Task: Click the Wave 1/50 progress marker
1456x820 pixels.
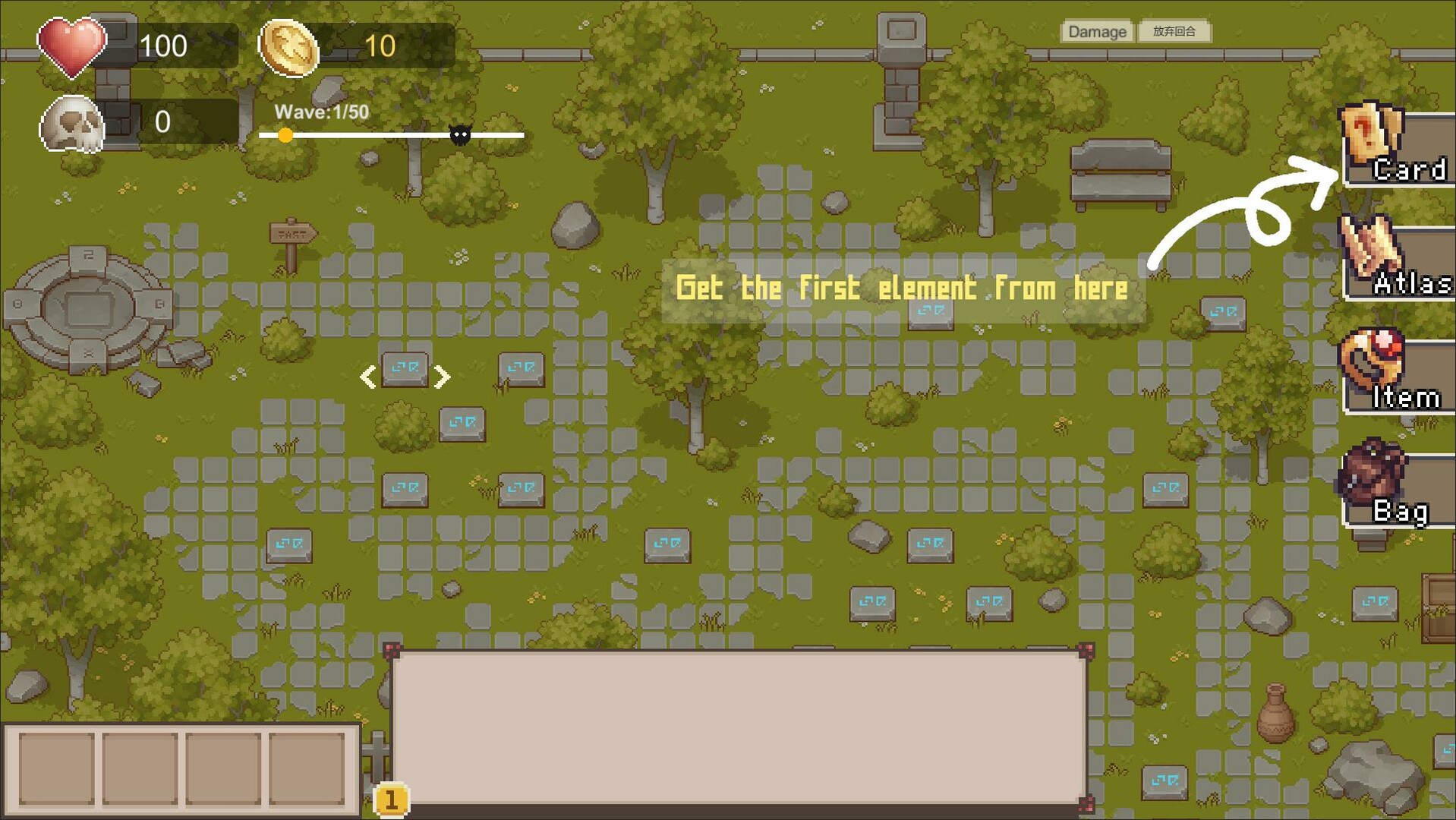Action: 285,134
